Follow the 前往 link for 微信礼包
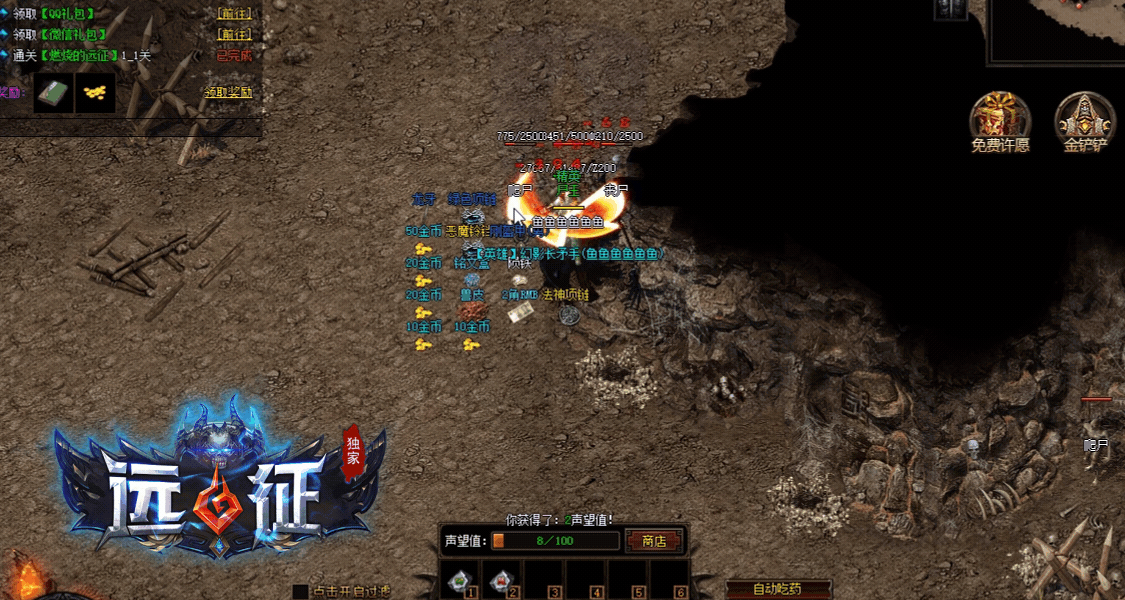 click(x=234, y=34)
